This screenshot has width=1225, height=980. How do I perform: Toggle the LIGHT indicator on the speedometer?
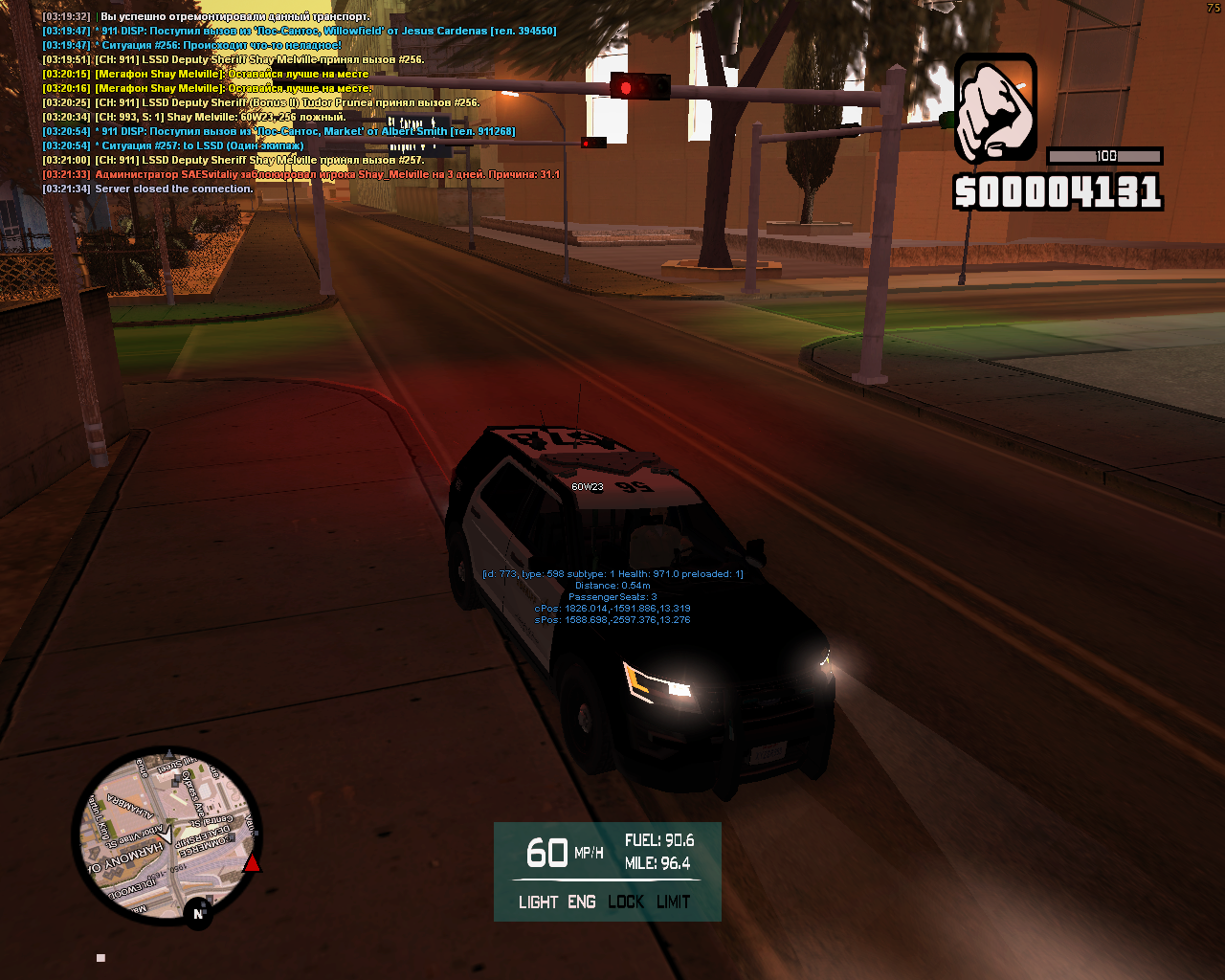[x=538, y=902]
